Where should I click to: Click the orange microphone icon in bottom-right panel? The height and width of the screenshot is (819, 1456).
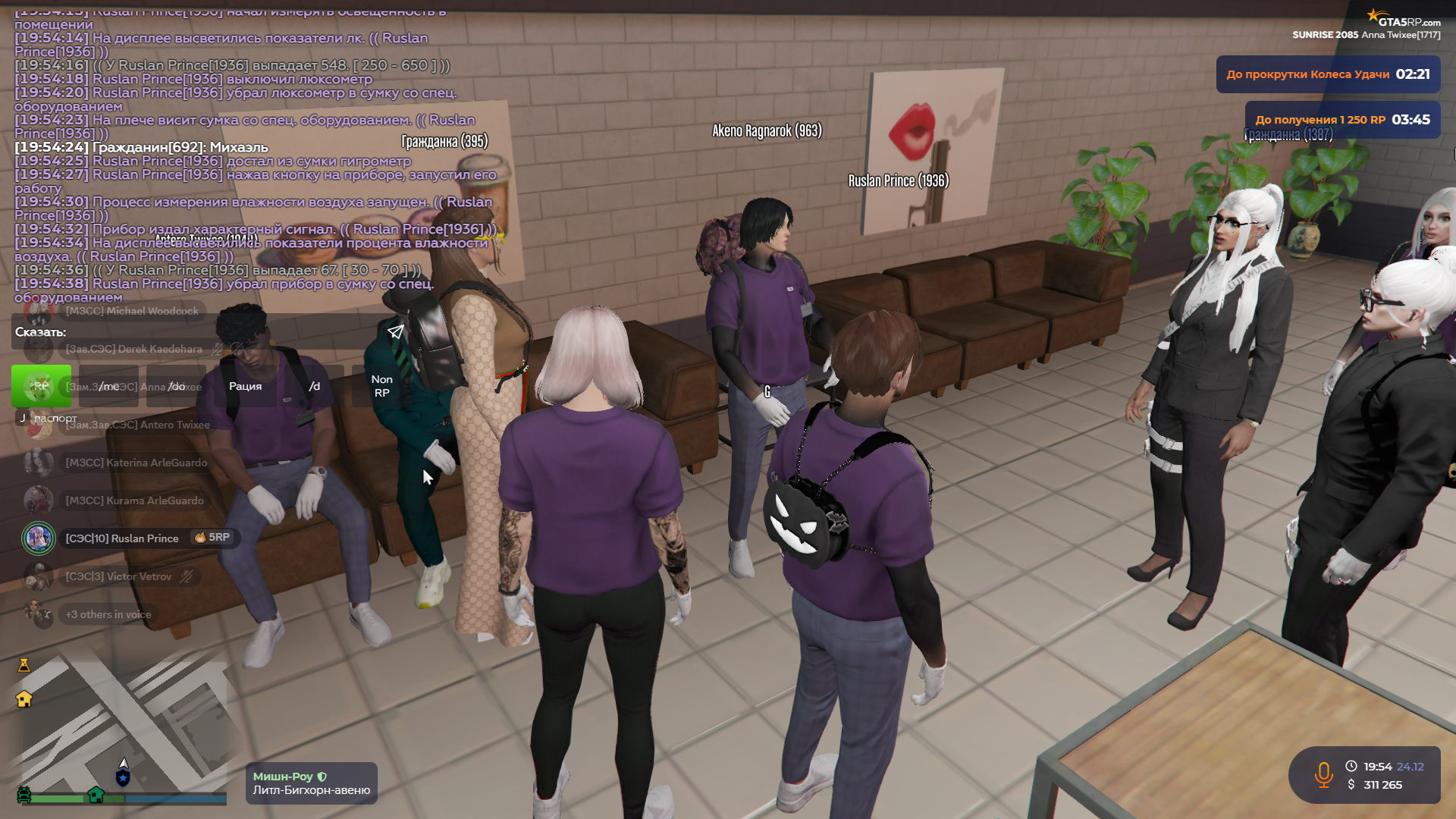coord(1325,775)
